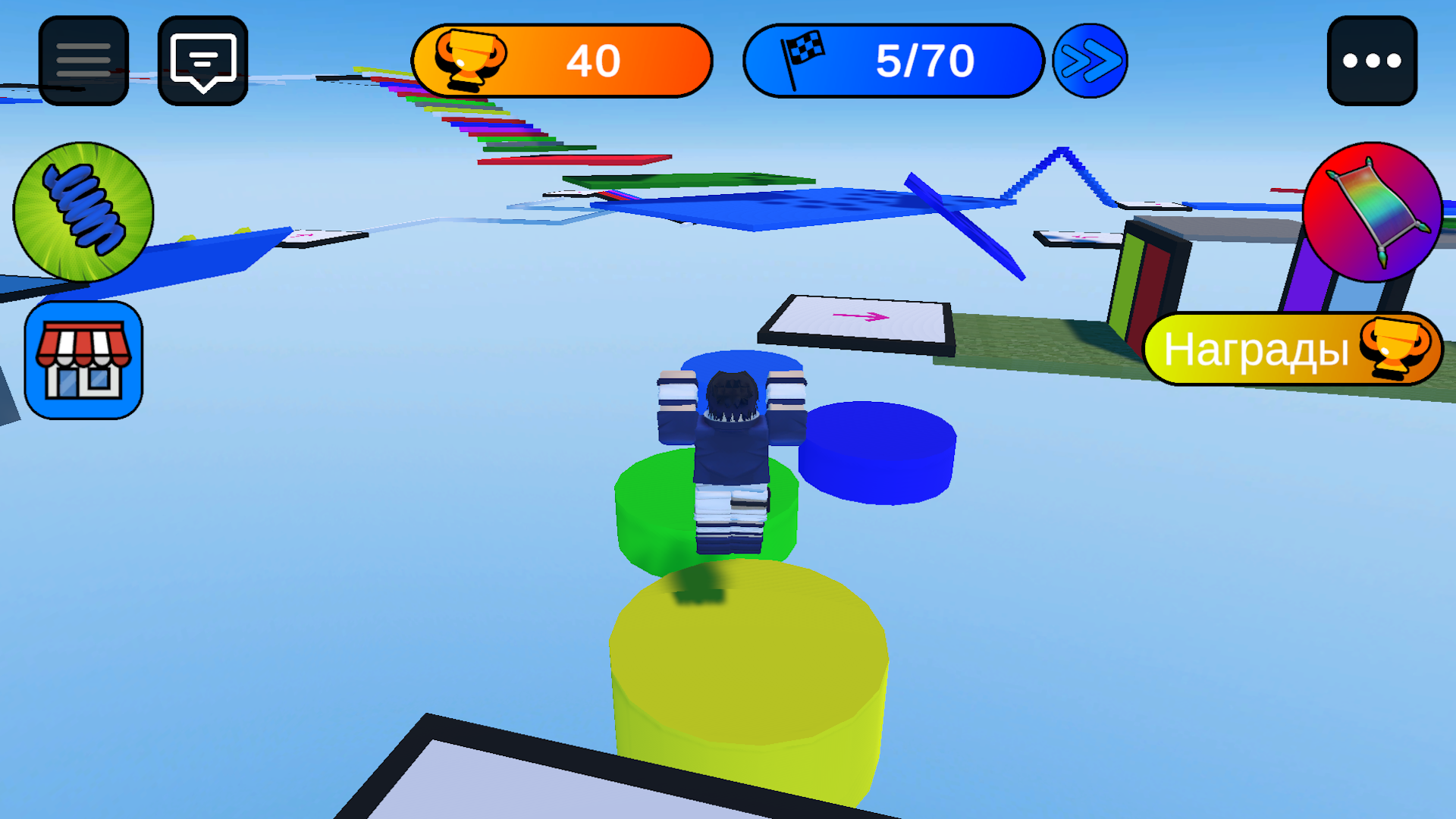Click the white arrow direction pad

[857, 320]
